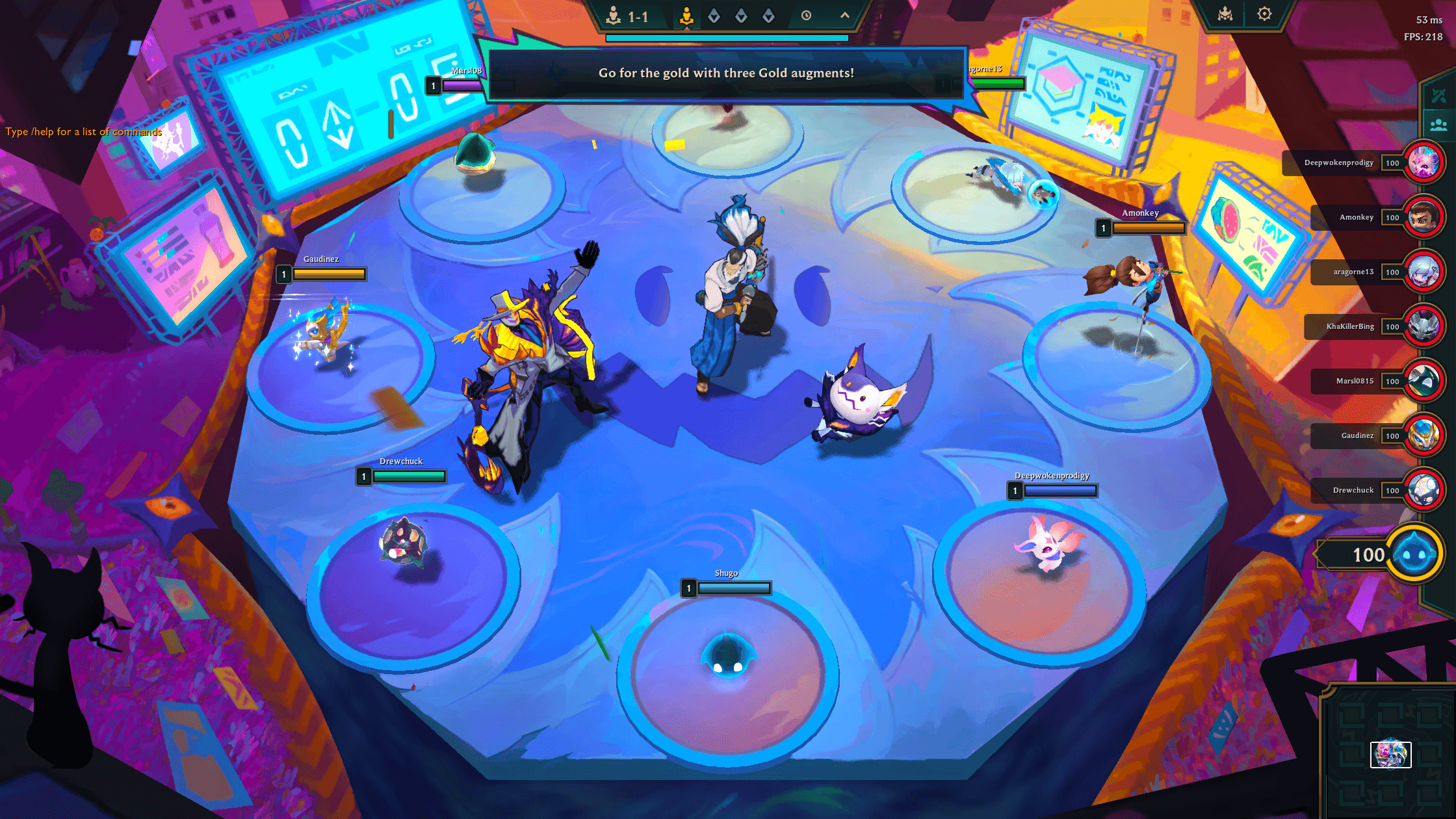The image size is (1456, 819).
Task: Open the settings gear menu
Action: tap(1264, 13)
